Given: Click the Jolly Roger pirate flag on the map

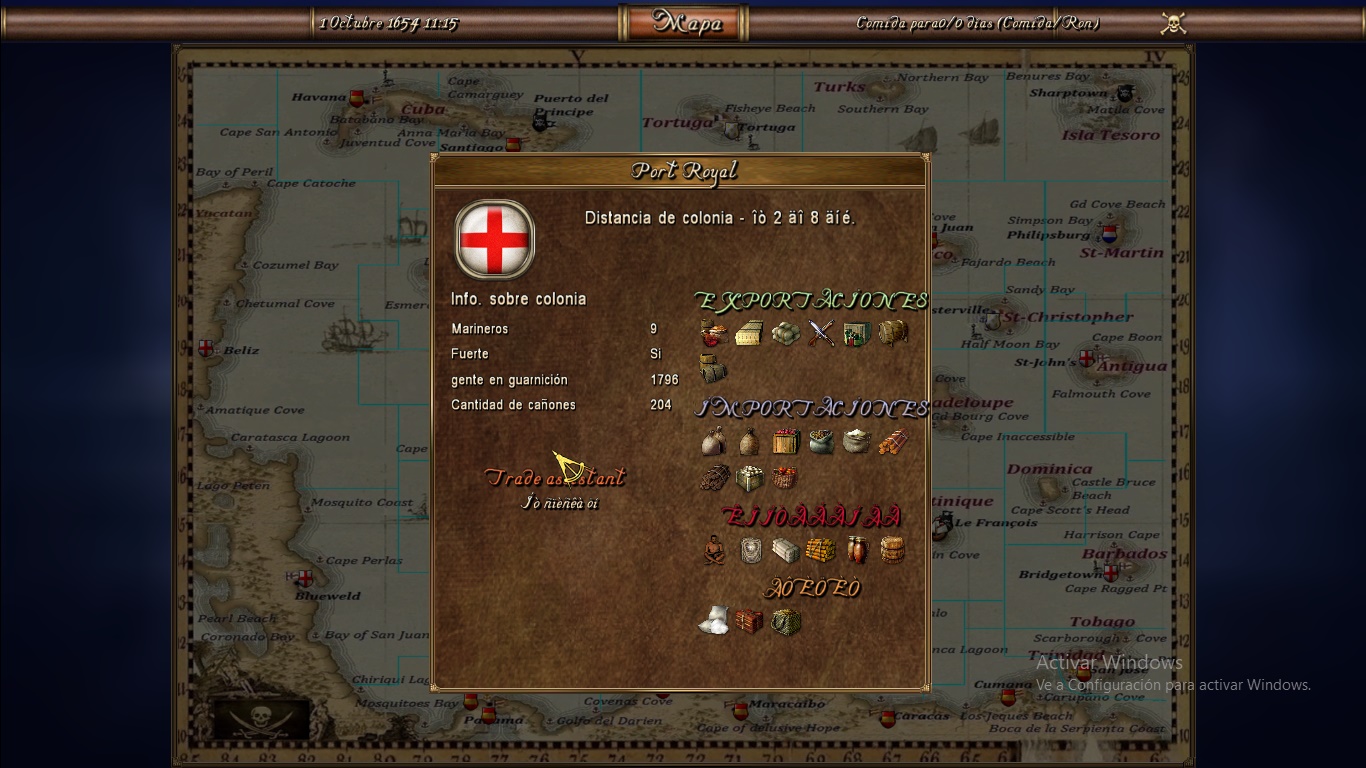Looking at the screenshot, I should coord(260,717).
